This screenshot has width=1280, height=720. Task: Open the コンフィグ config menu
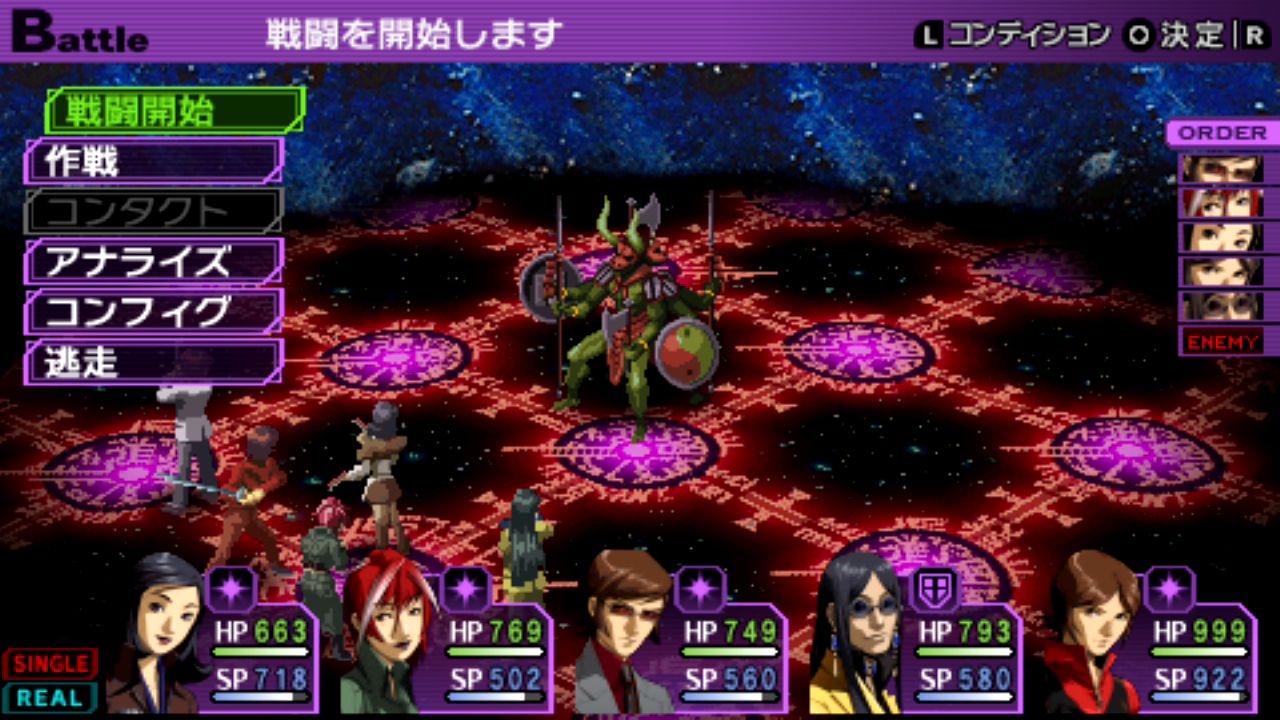pyautogui.click(x=154, y=312)
